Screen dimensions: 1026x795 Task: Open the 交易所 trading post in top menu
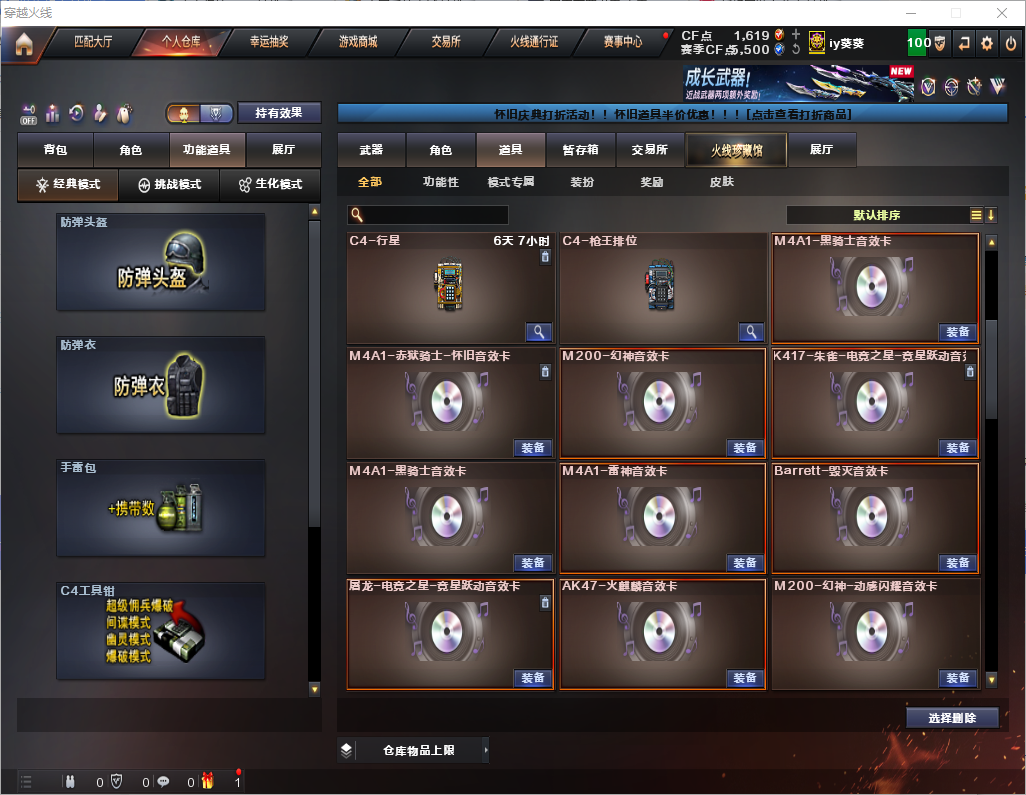[x=446, y=42]
